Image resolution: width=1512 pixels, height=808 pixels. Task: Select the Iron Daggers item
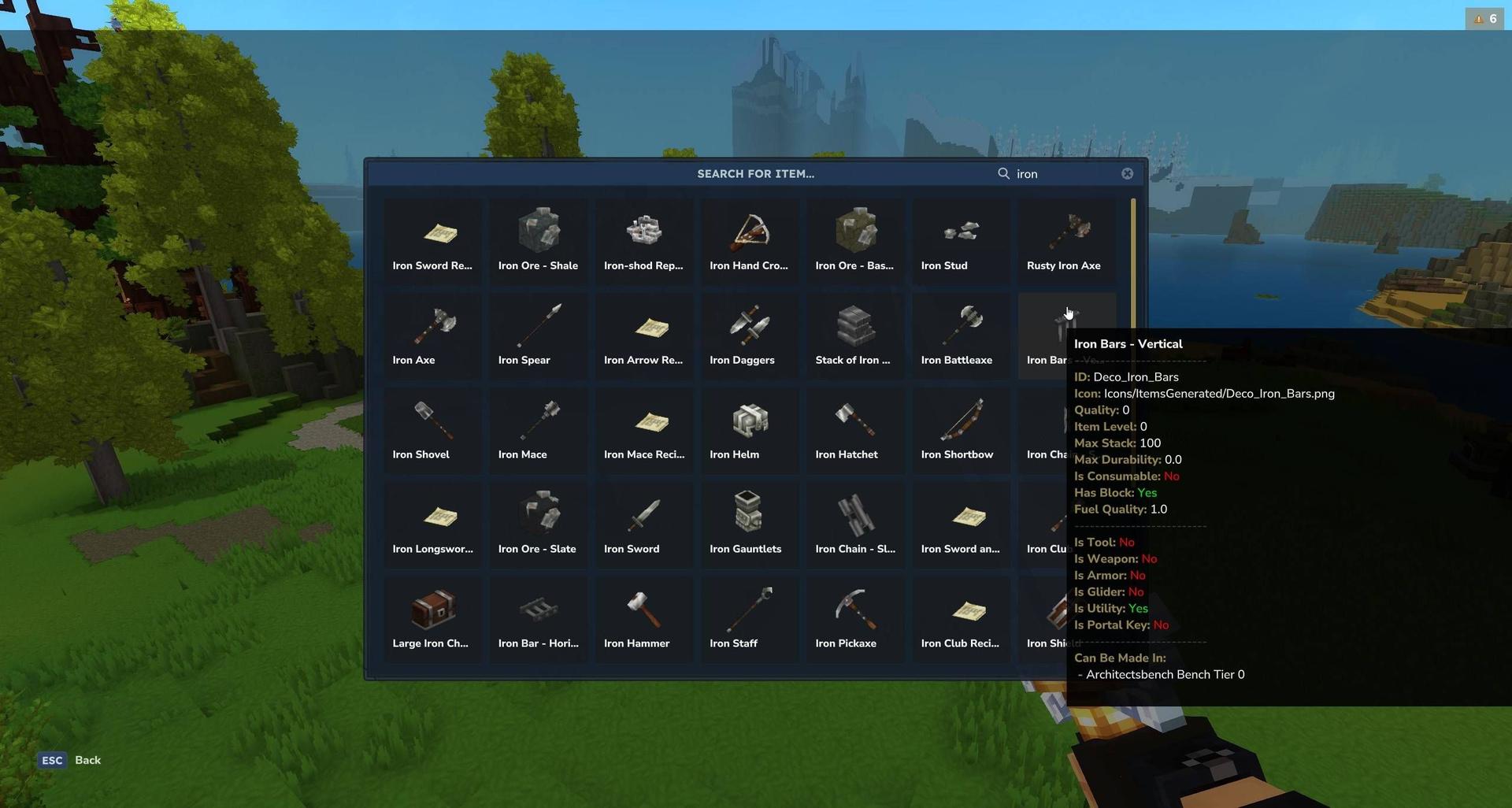[748, 325]
